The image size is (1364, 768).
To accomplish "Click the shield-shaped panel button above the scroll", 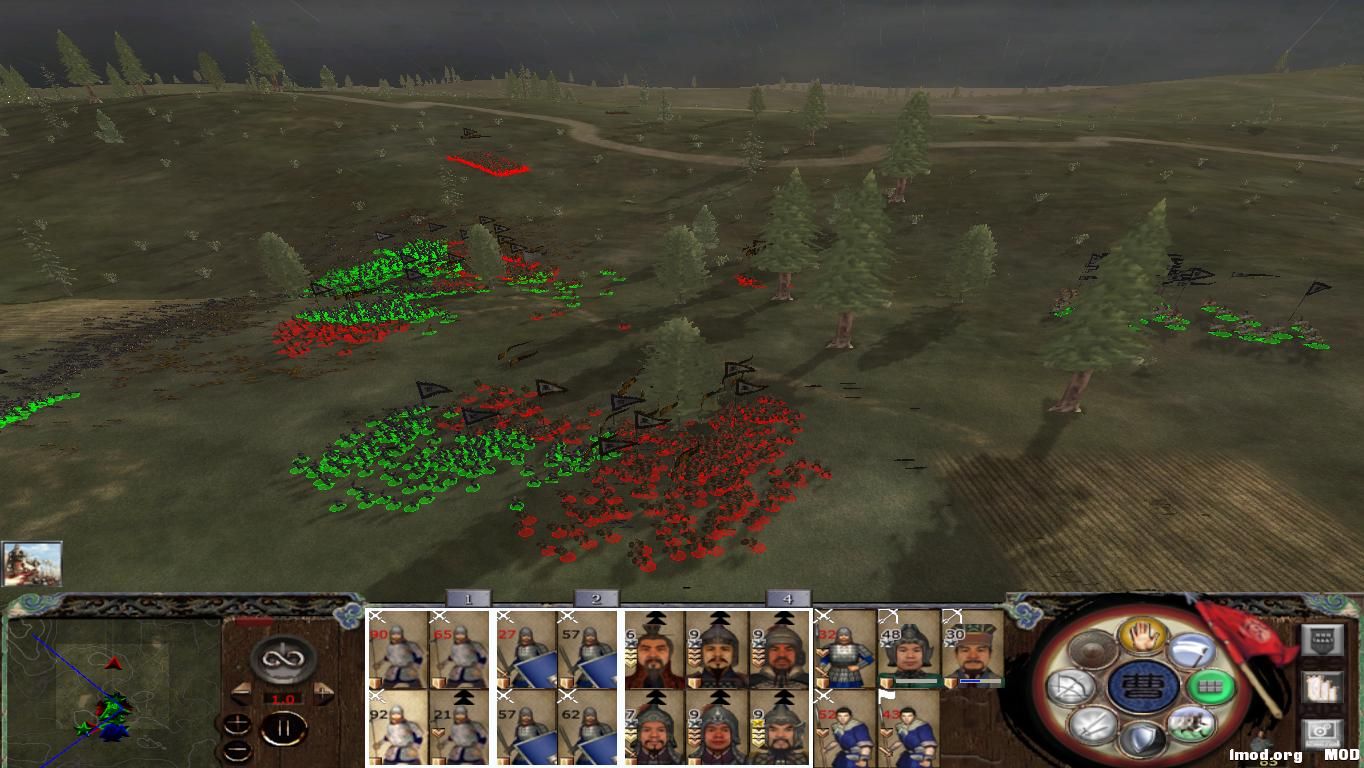I will coord(1323,640).
